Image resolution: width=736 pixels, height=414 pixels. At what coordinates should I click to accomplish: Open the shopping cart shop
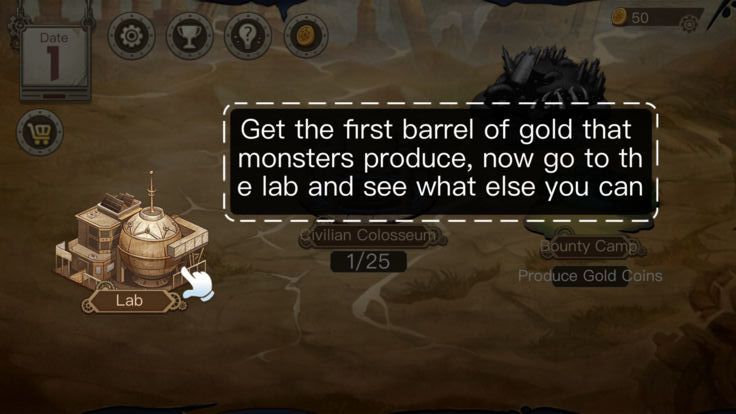pyautogui.click(x=40, y=132)
